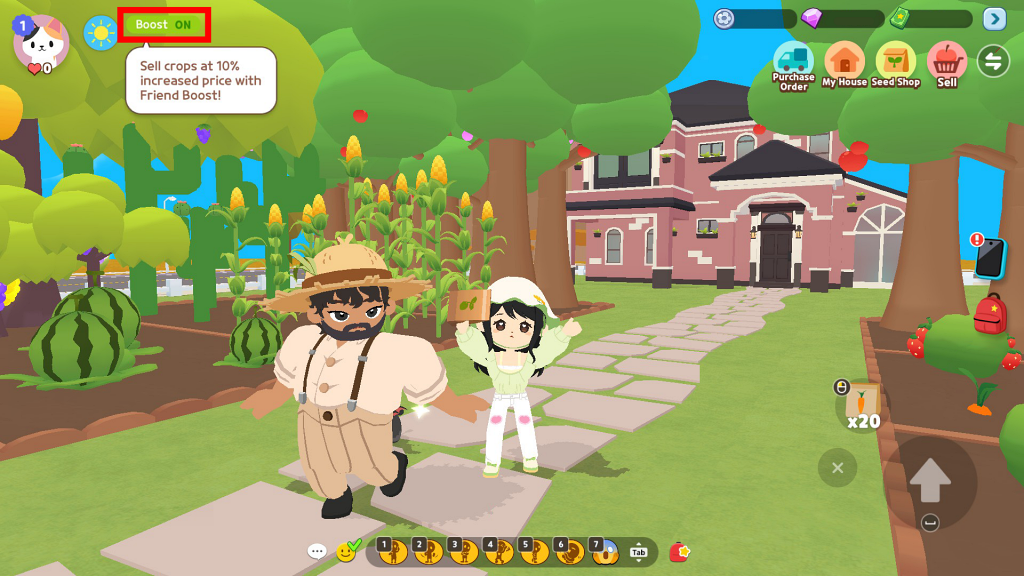Open the cat avatar profile

point(41,43)
